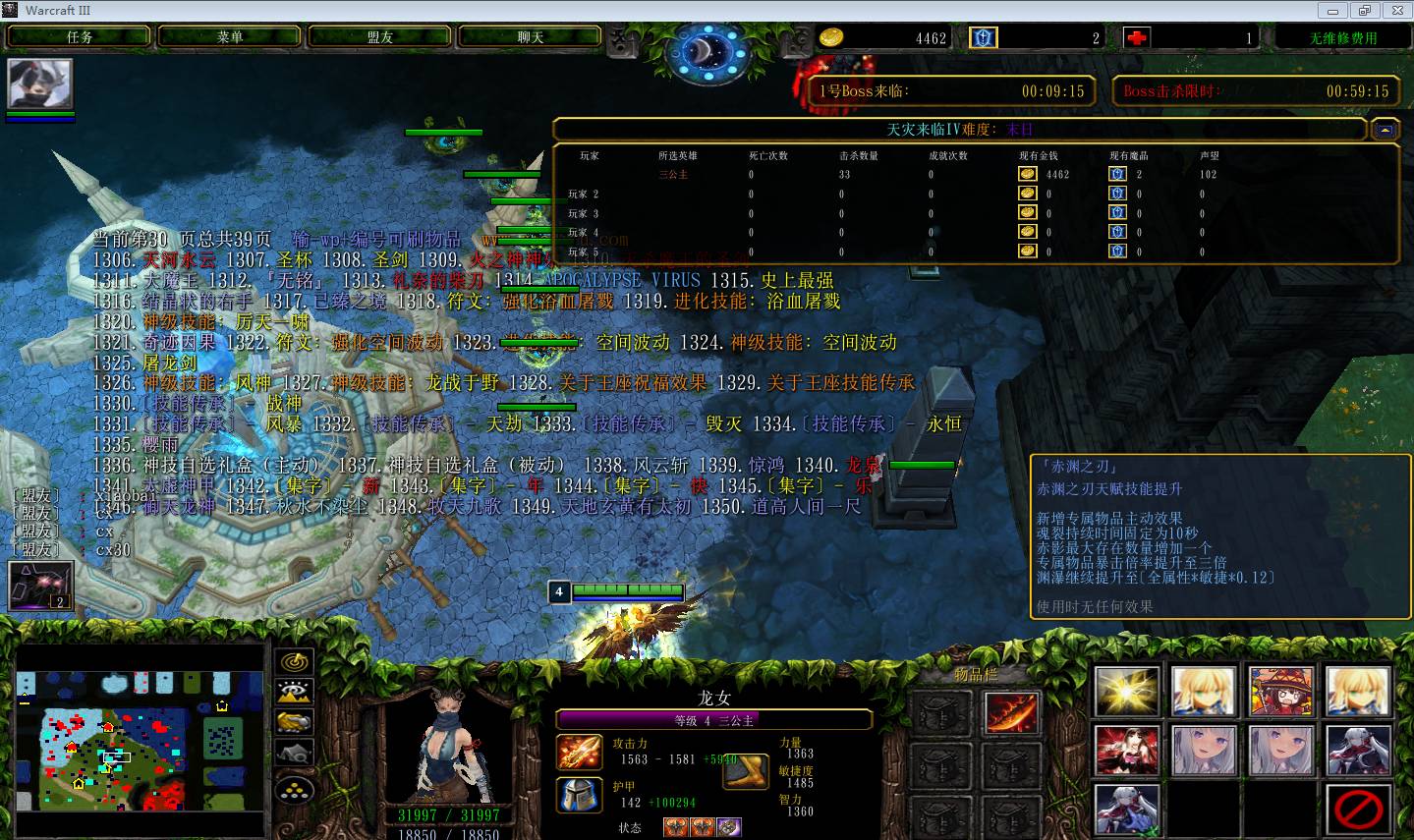The width and height of the screenshot is (1414, 840).
Task: Toggle minimap terrain display button
Action: (295, 692)
